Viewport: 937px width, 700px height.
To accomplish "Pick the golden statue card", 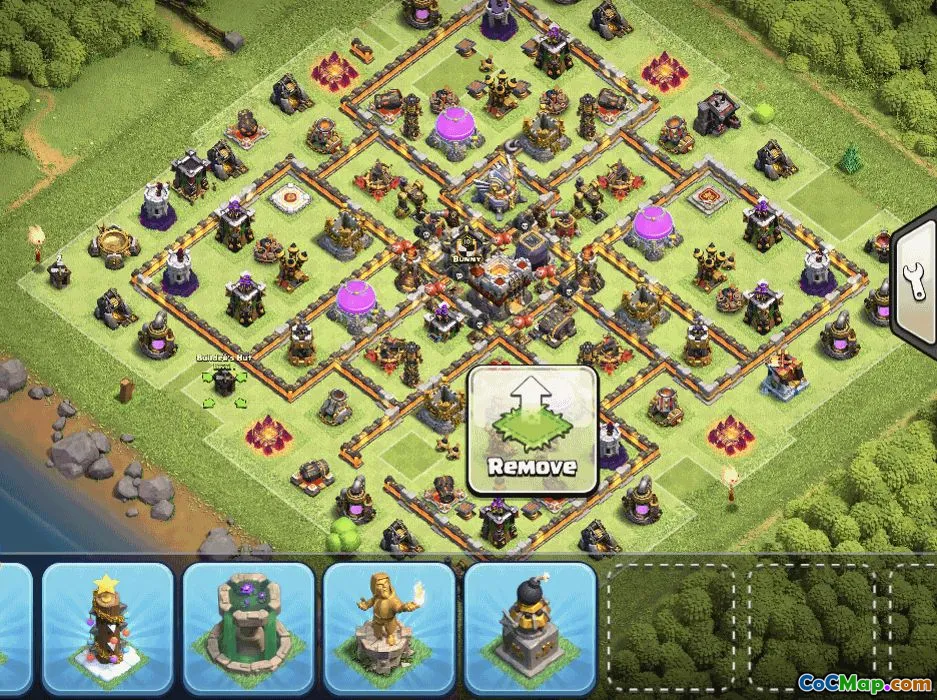I will (388, 629).
